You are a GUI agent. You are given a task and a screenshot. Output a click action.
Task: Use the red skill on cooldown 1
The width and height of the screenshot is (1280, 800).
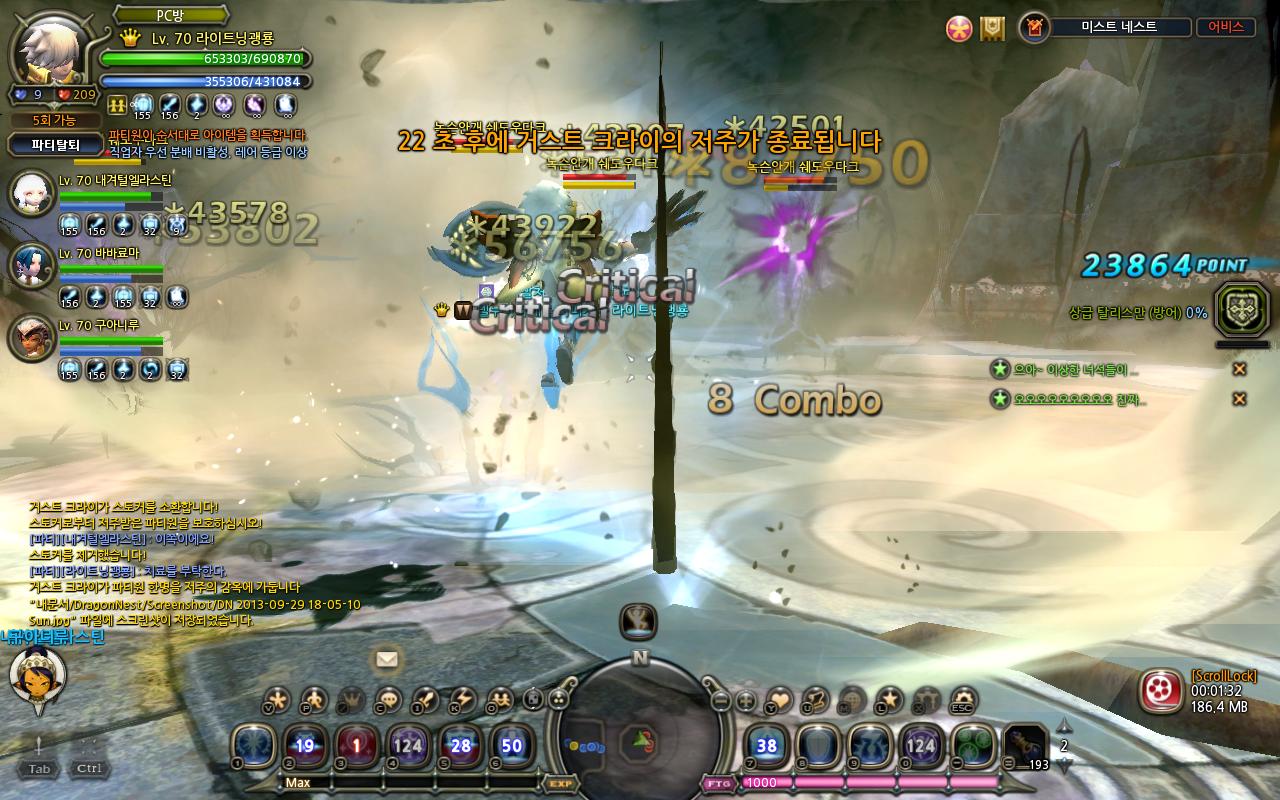357,745
